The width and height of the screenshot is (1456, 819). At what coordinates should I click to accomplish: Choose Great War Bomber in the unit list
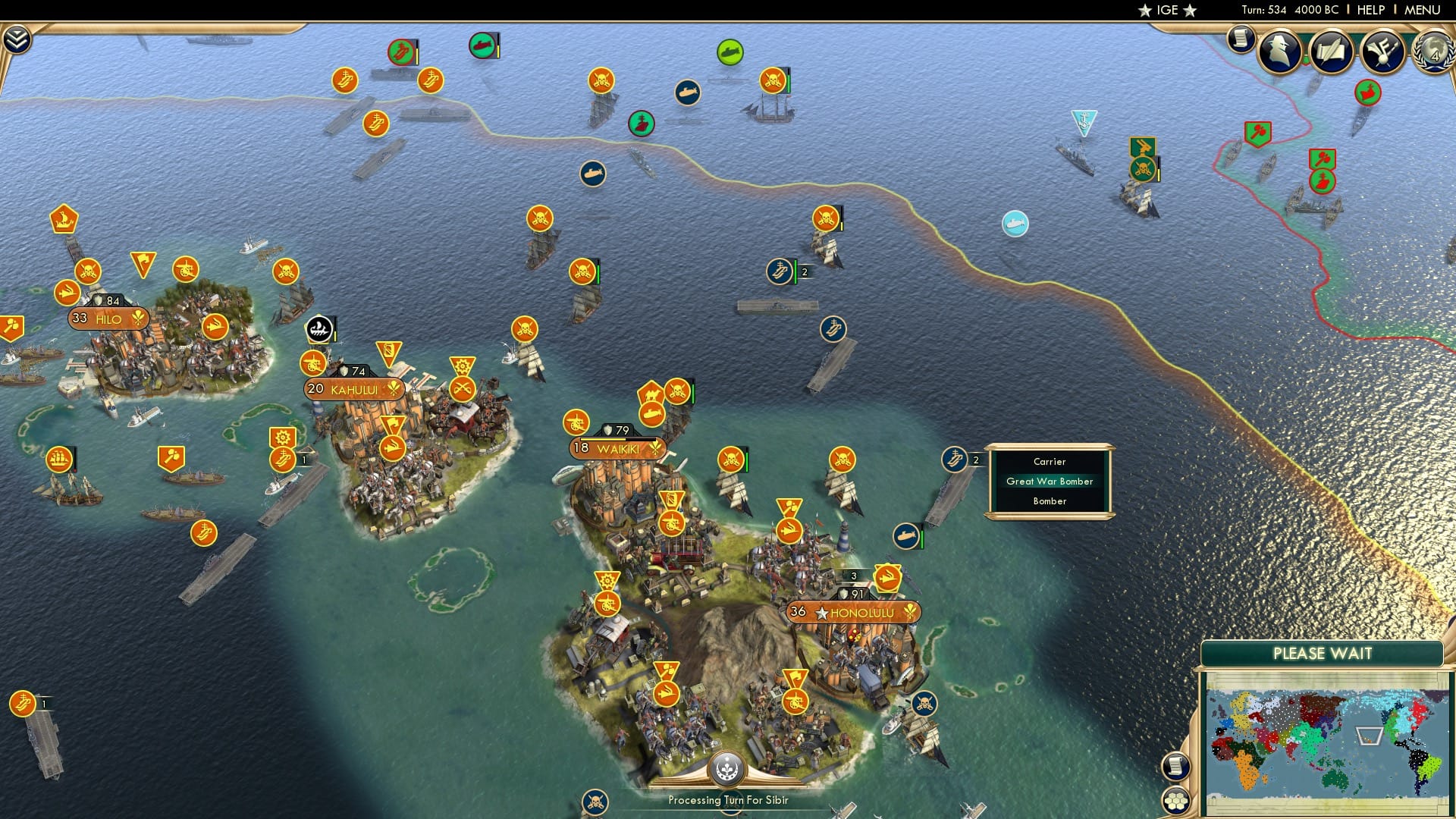1049,482
